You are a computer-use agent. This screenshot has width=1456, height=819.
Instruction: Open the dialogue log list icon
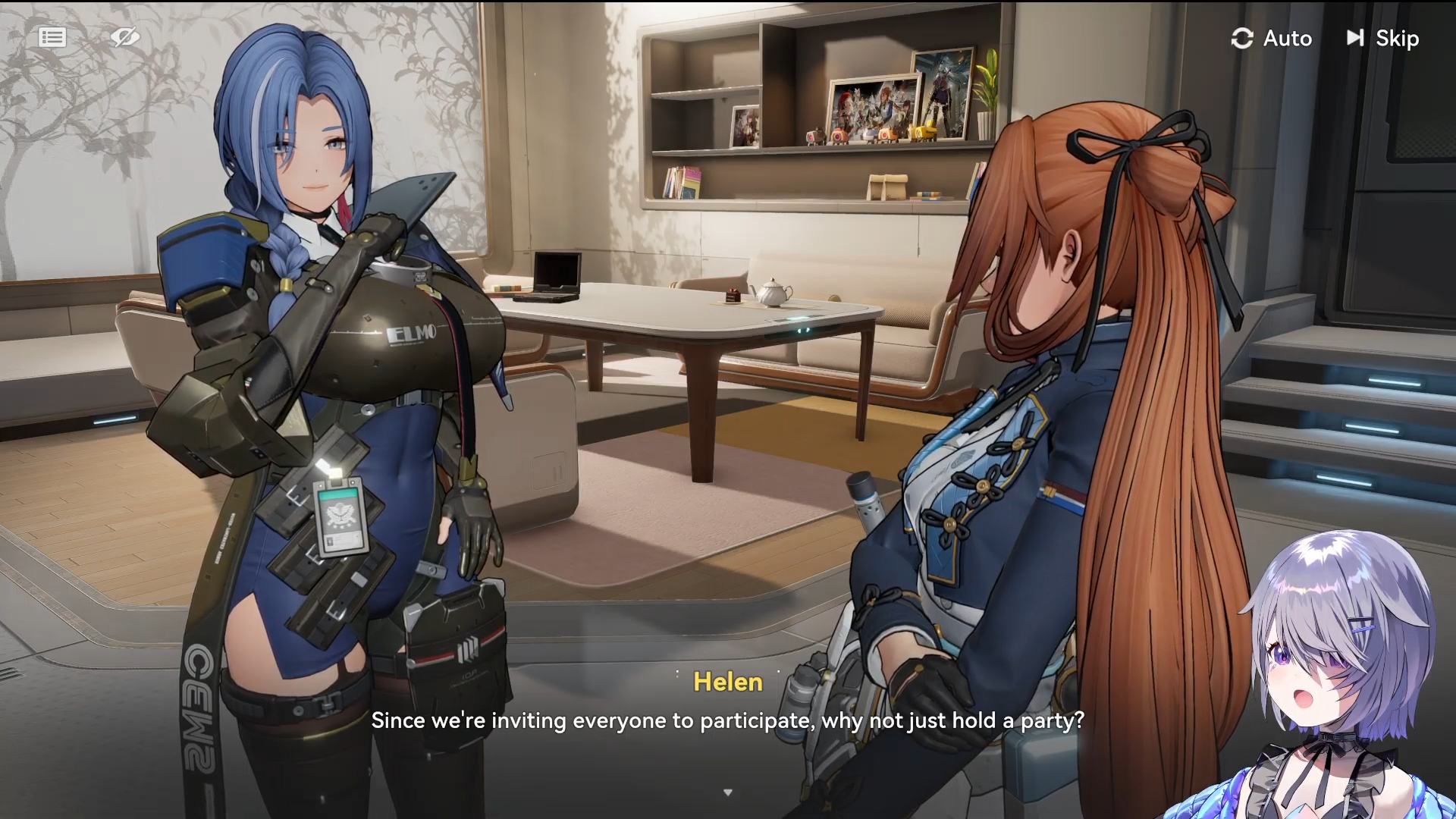tap(52, 37)
